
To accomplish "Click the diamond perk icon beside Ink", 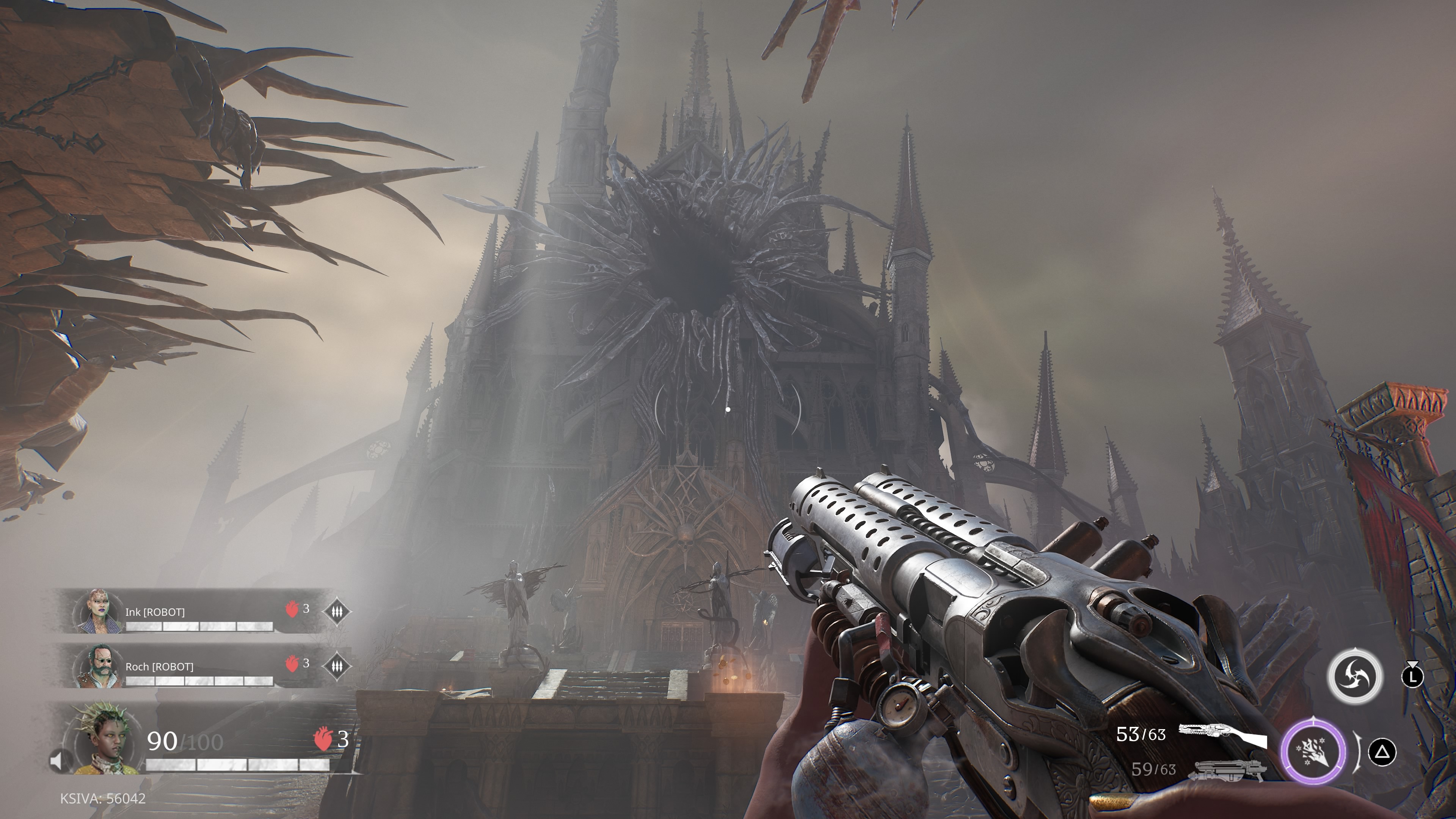I will (x=337, y=611).
